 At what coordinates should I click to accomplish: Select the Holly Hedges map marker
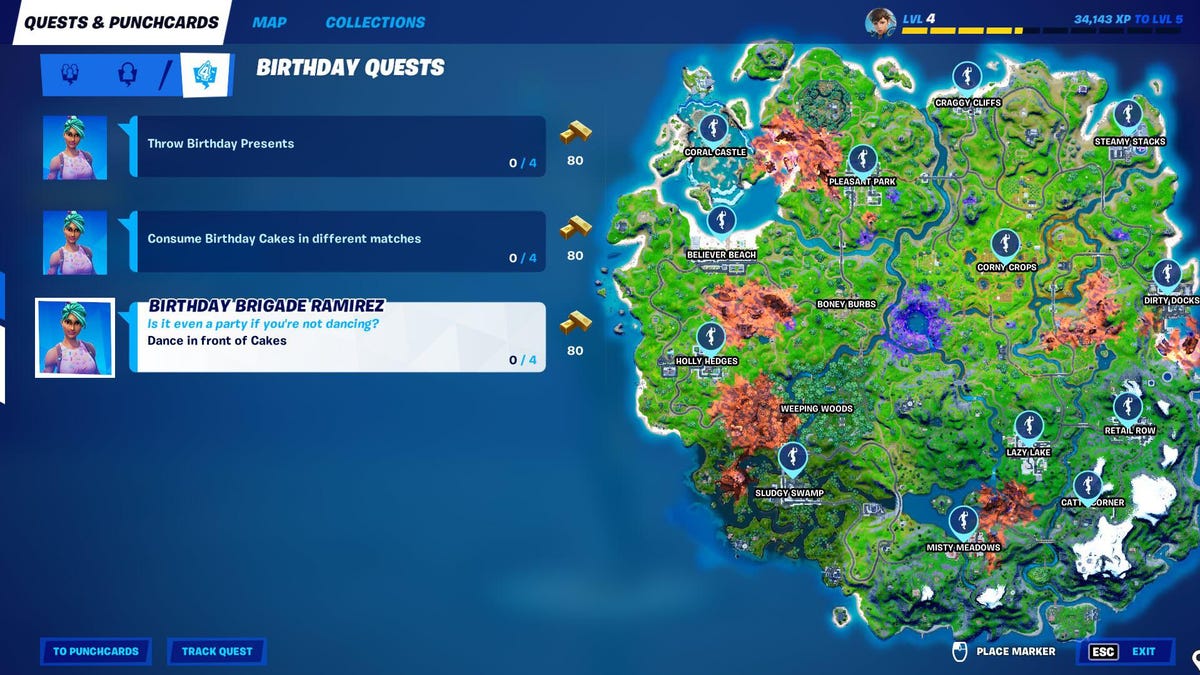click(710, 338)
